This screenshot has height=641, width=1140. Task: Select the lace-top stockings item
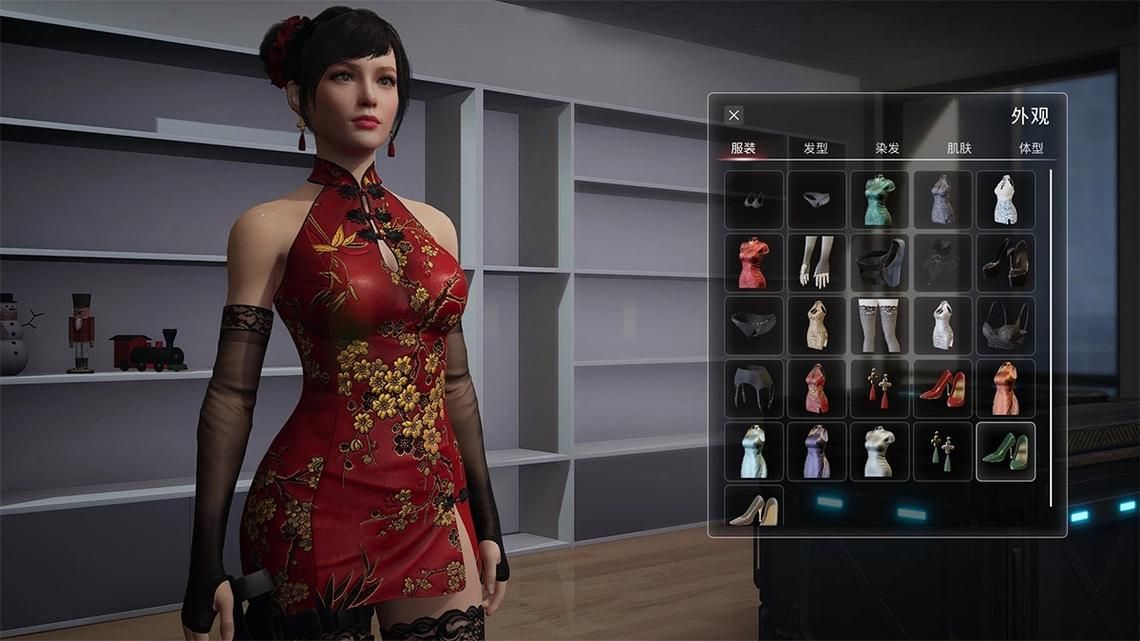click(x=880, y=325)
